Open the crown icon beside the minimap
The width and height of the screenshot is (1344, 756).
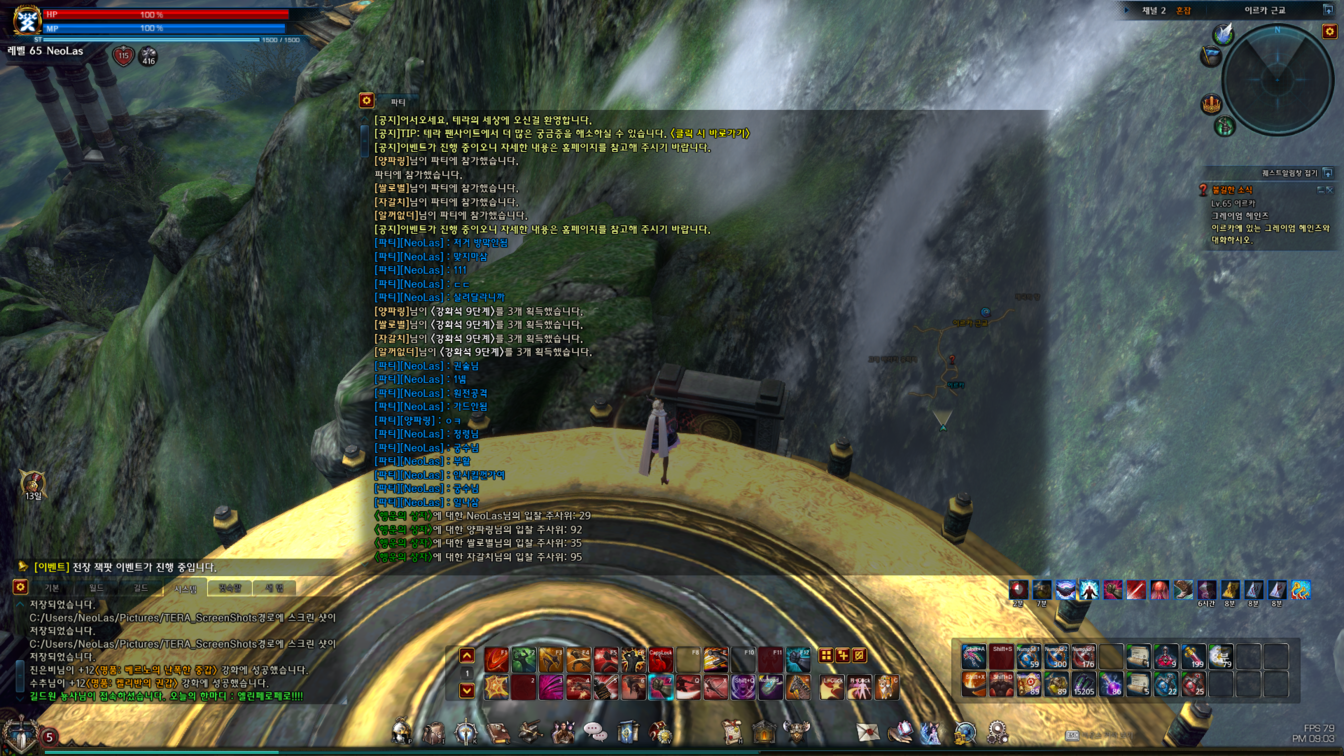(x=1211, y=104)
